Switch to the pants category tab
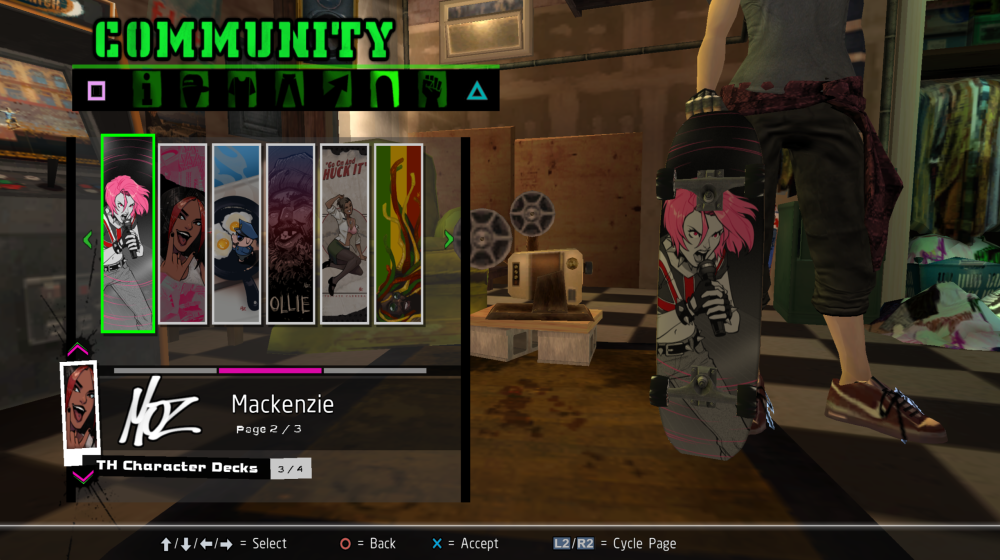This screenshot has height=560, width=1000. pyautogui.click(x=289, y=91)
